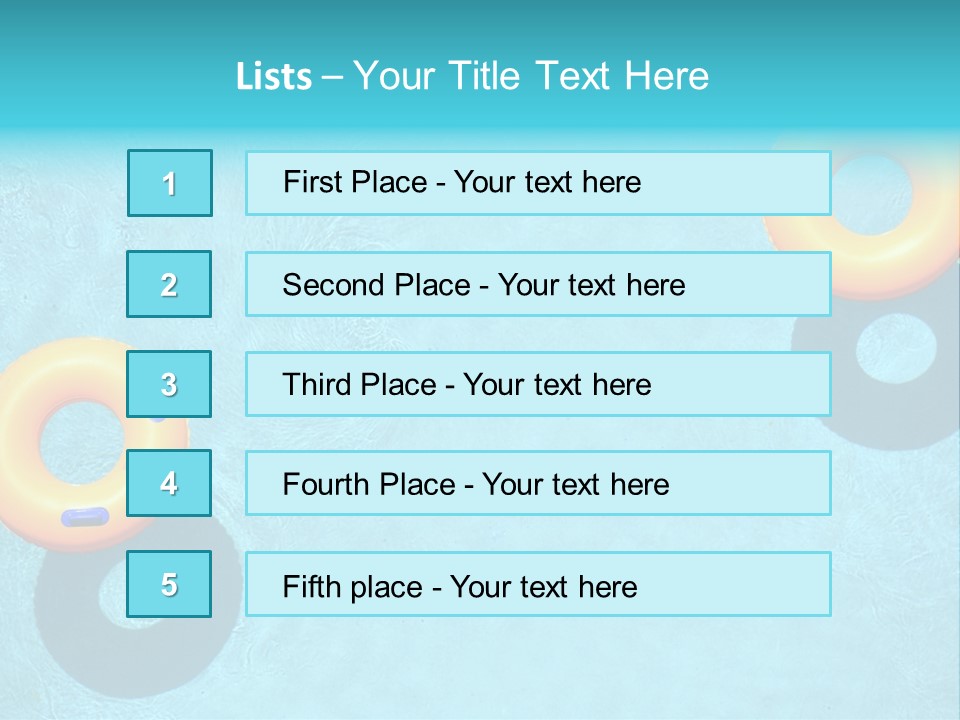960x720 pixels.
Task: Choose the Second Place text row
Action: point(538,284)
